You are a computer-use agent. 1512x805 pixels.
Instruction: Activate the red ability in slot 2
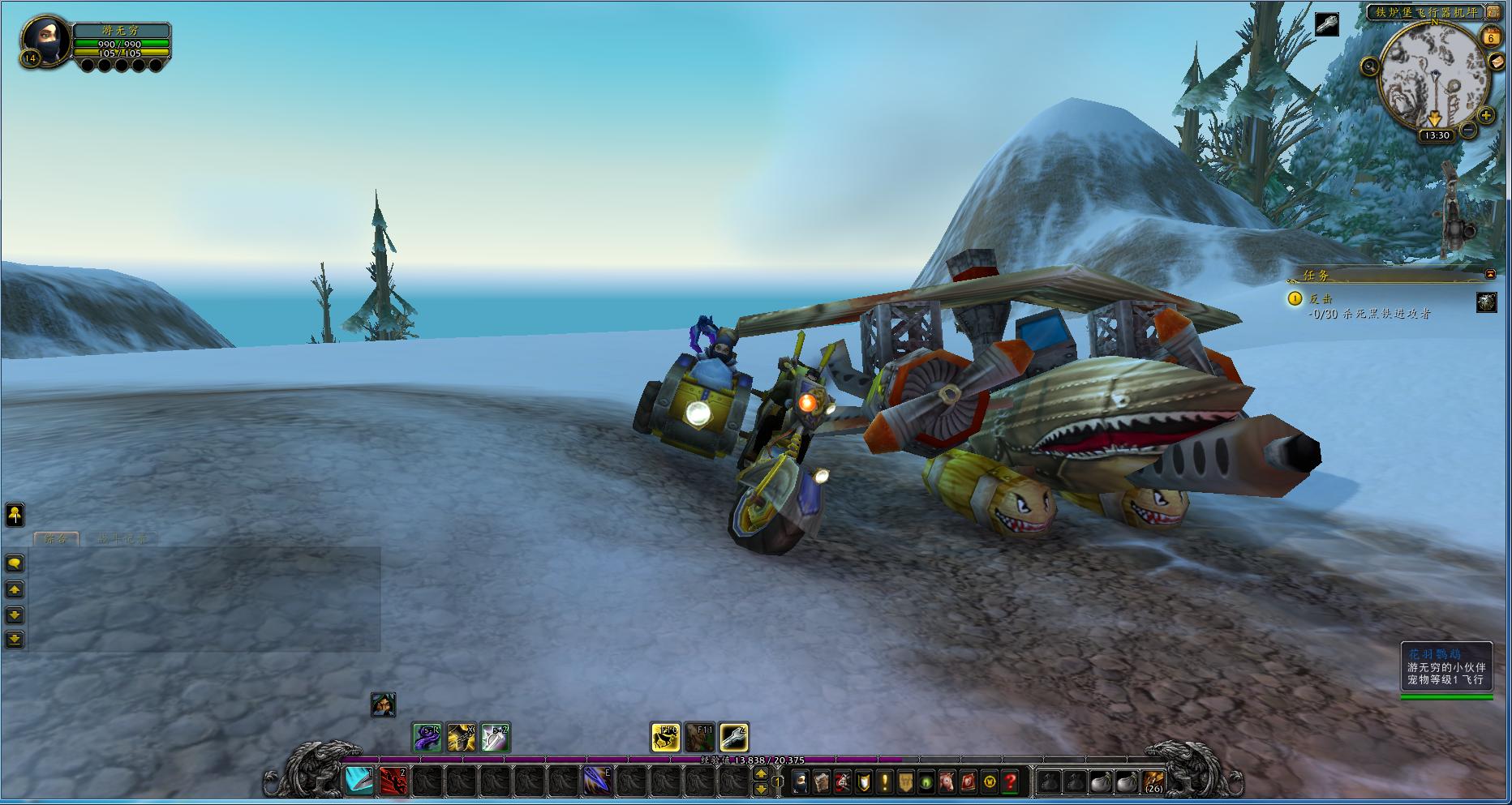(x=393, y=781)
